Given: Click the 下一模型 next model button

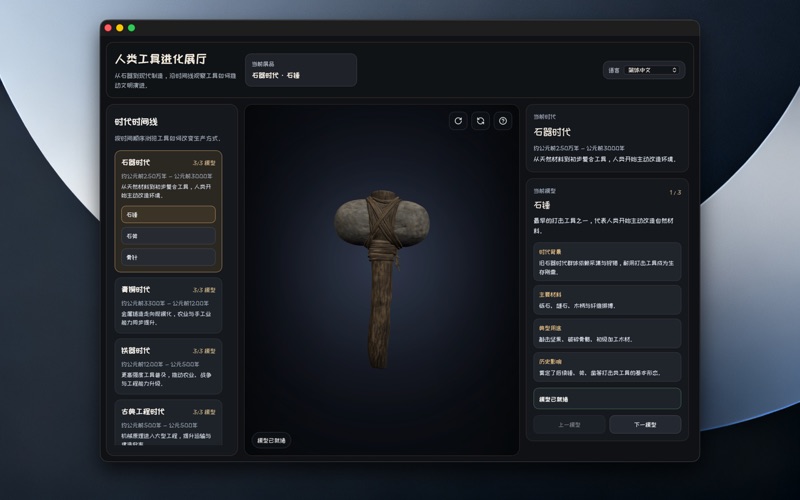Looking at the screenshot, I should coord(645,424).
